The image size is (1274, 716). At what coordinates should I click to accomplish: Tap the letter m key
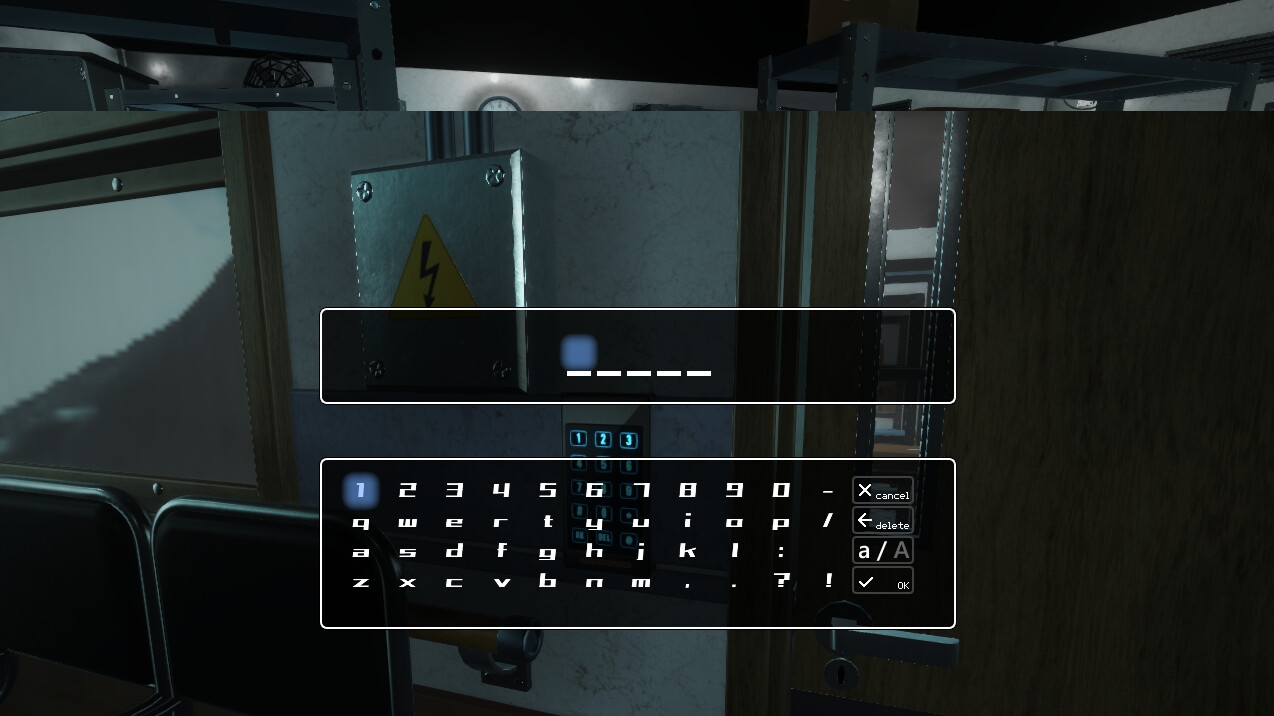point(641,581)
